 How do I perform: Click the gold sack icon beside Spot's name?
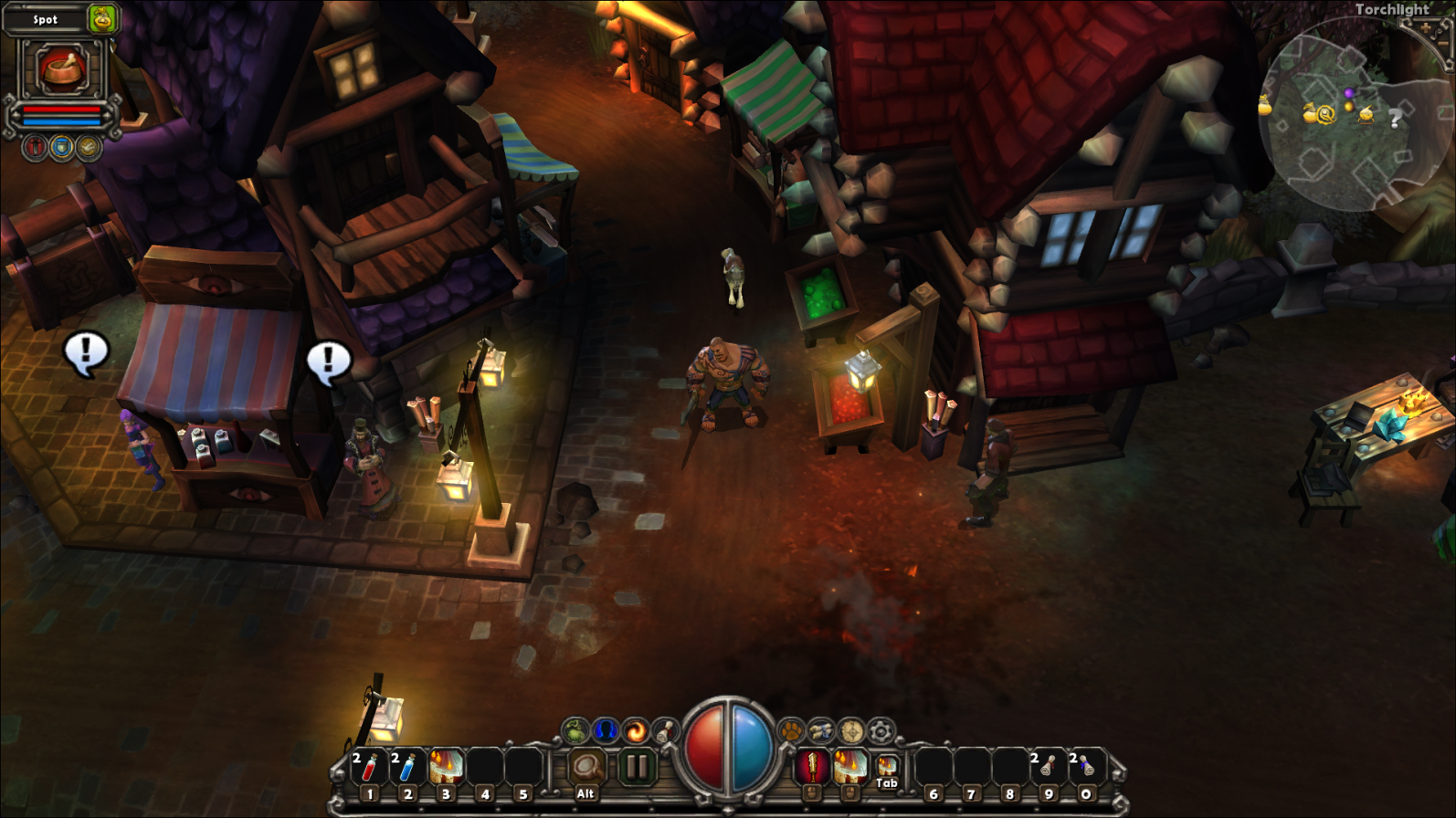coord(102,19)
